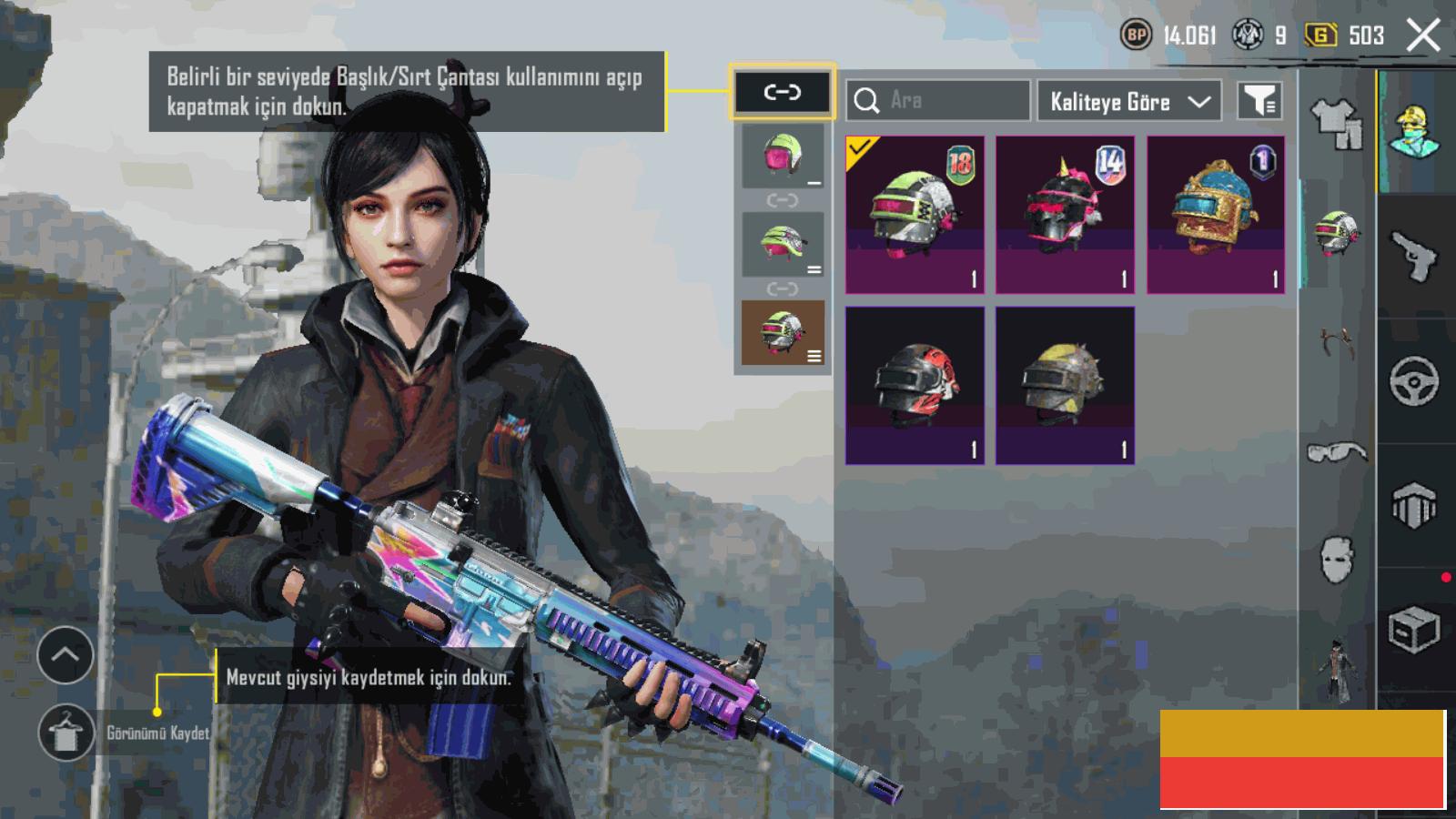Viewport: 1456px width, 819px height.
Task: Tap Görünümü Kaydet to save outfit
Action: point(66,733)
